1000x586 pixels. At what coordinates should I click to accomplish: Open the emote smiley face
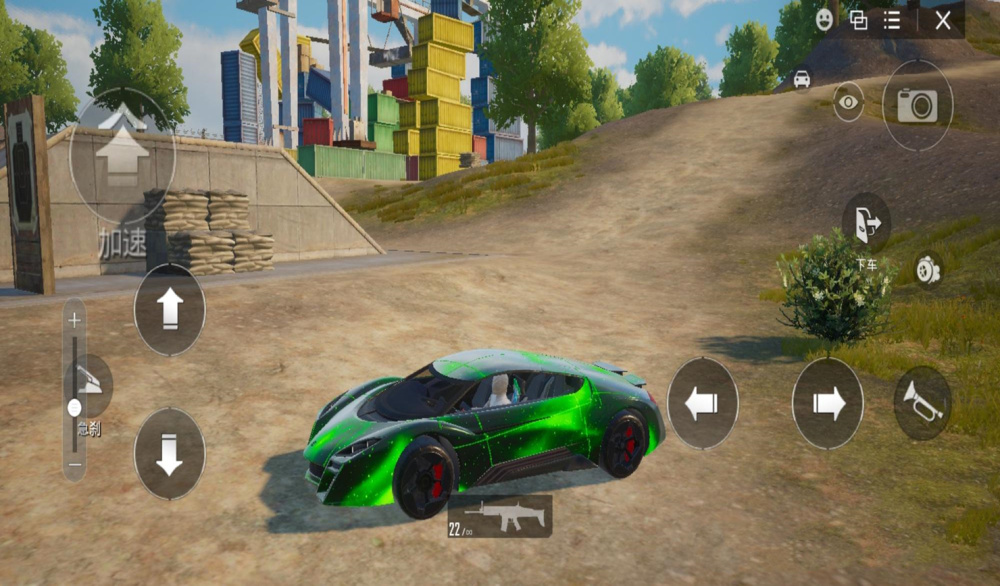(824, 19)
